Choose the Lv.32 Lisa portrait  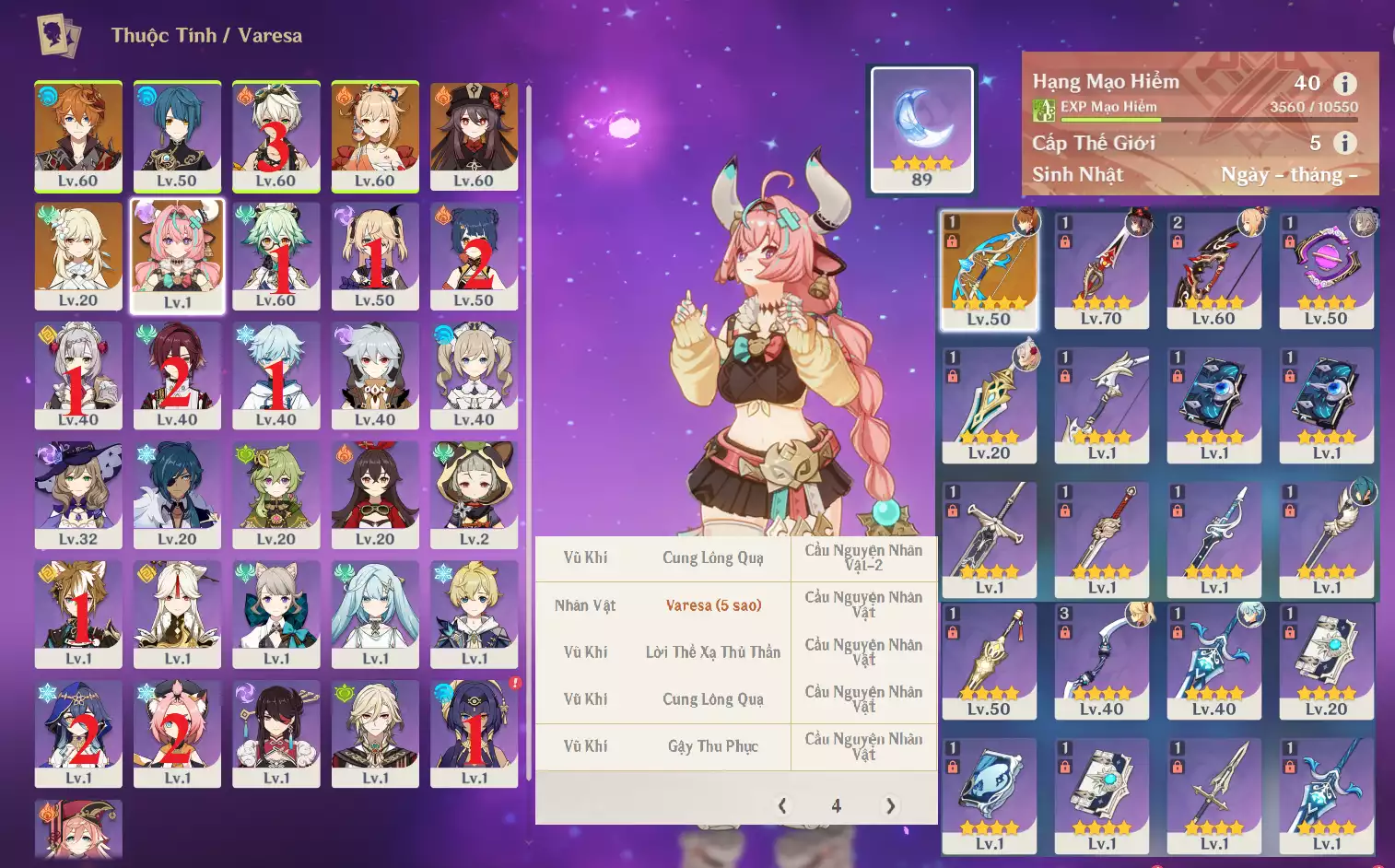click(x=78, y=495)
